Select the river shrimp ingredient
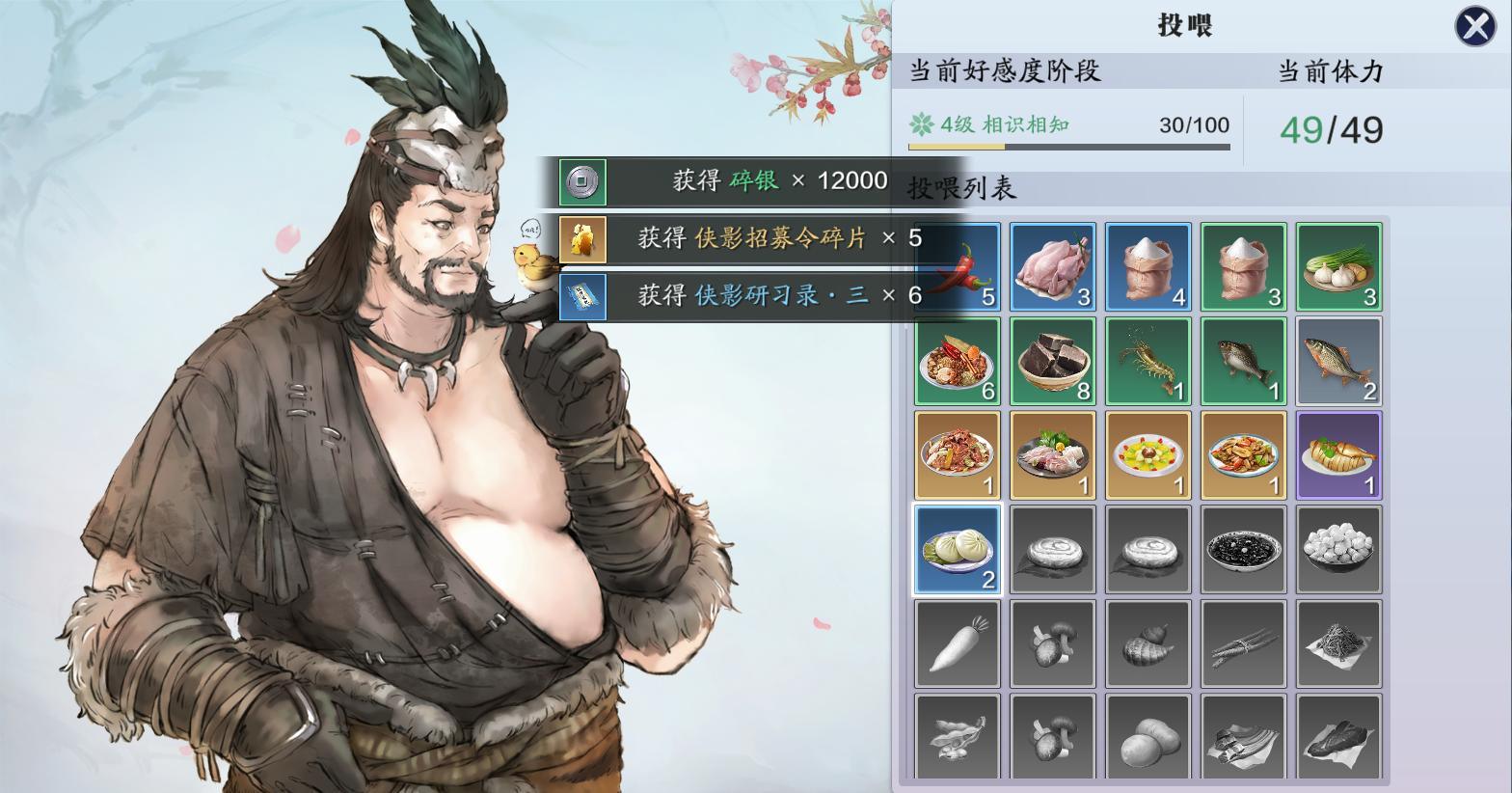Screen dimensions: 1512x793 tap(1147, 361)
